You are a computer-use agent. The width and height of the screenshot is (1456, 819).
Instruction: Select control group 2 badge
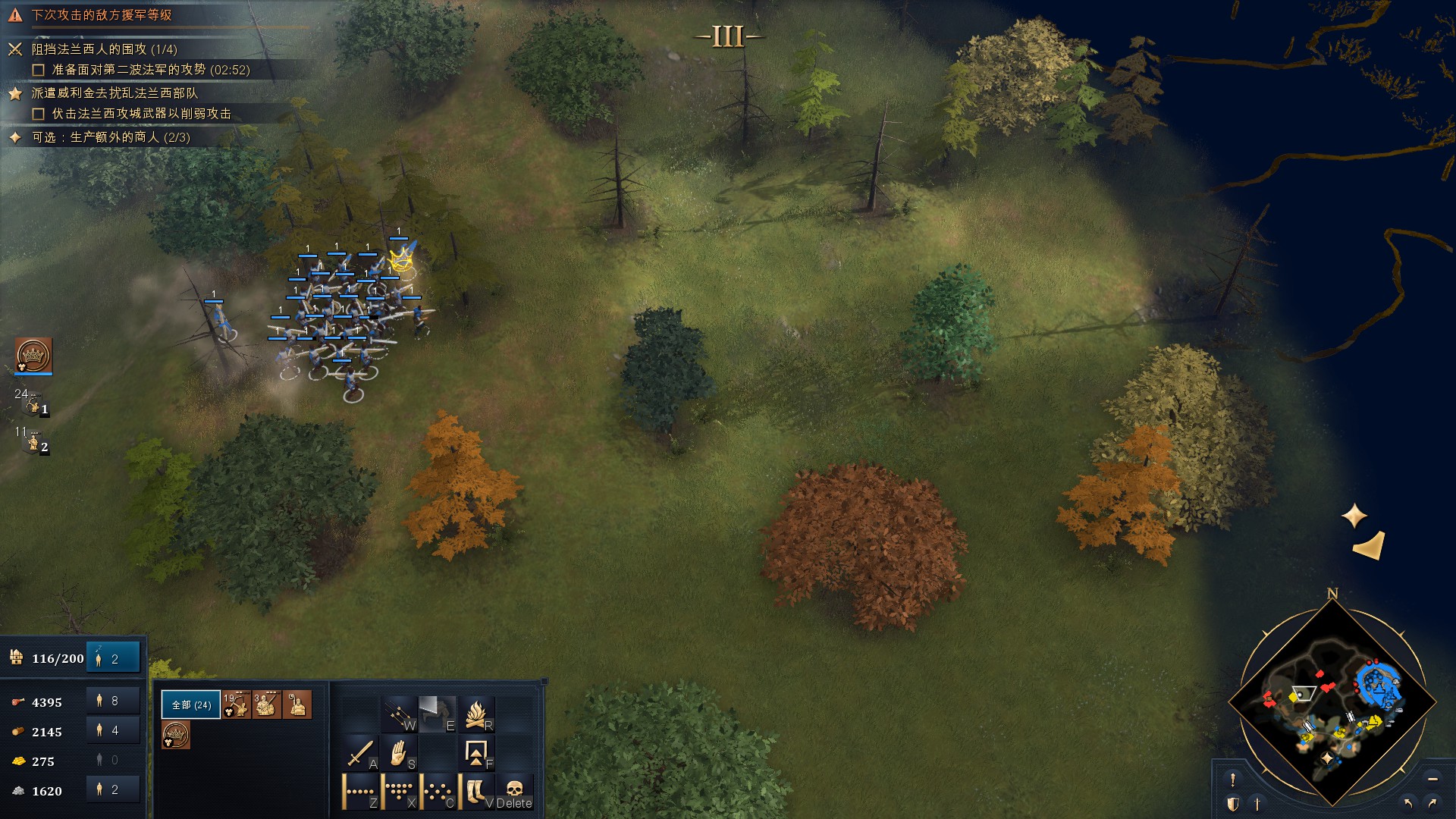pos(33,444)
